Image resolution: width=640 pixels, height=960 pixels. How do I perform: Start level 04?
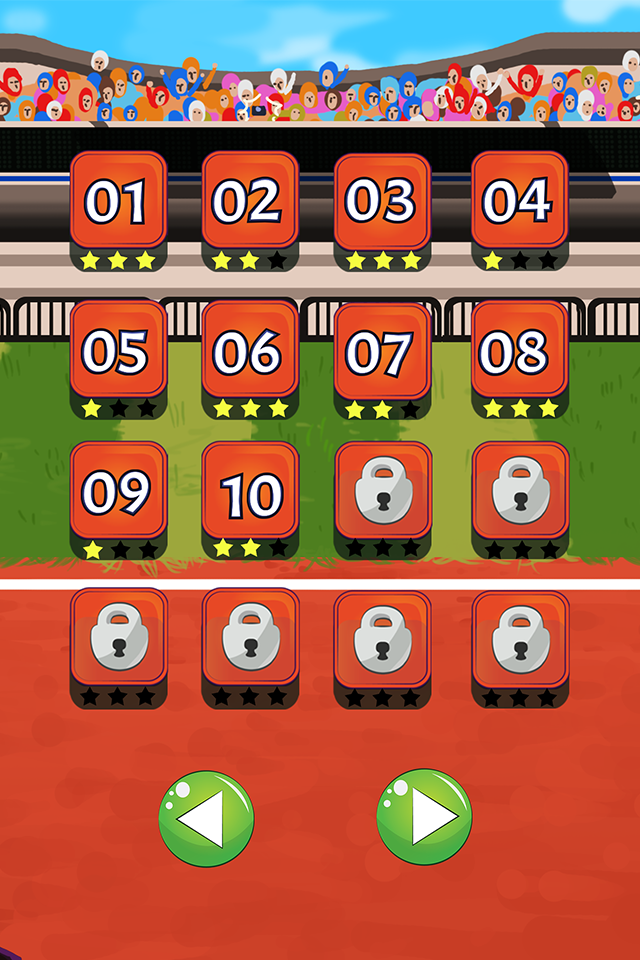pos(518,201)
